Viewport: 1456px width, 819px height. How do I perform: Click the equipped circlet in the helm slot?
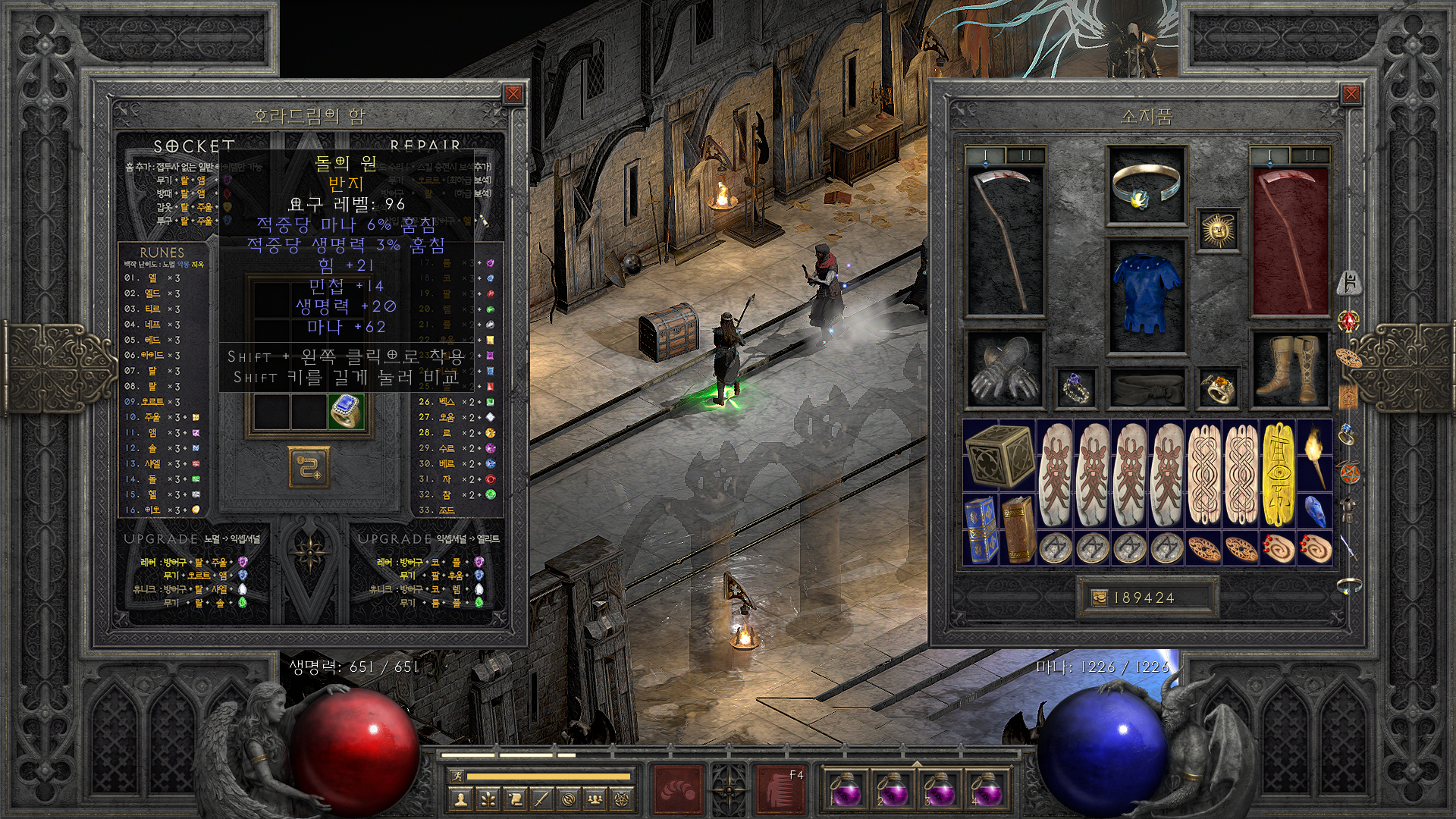tap(1146, 186)
